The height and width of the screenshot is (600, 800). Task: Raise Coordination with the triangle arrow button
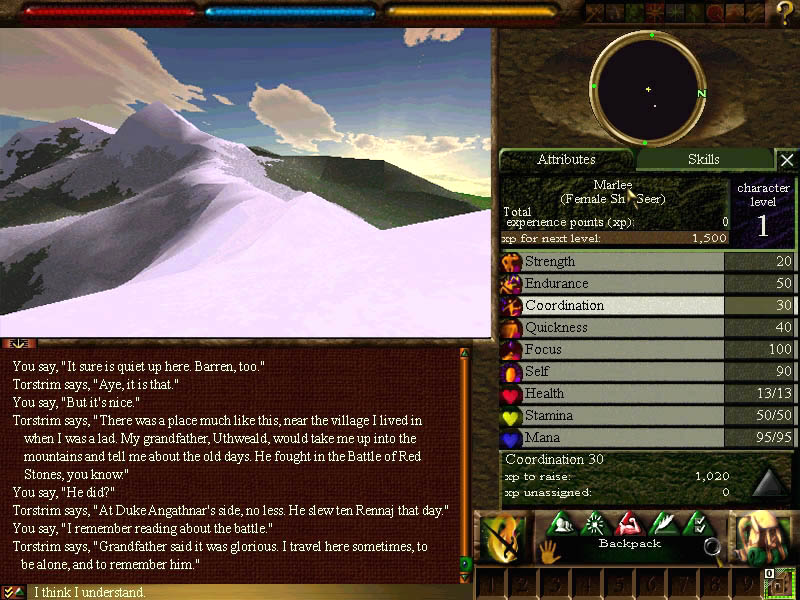(769, 482)
